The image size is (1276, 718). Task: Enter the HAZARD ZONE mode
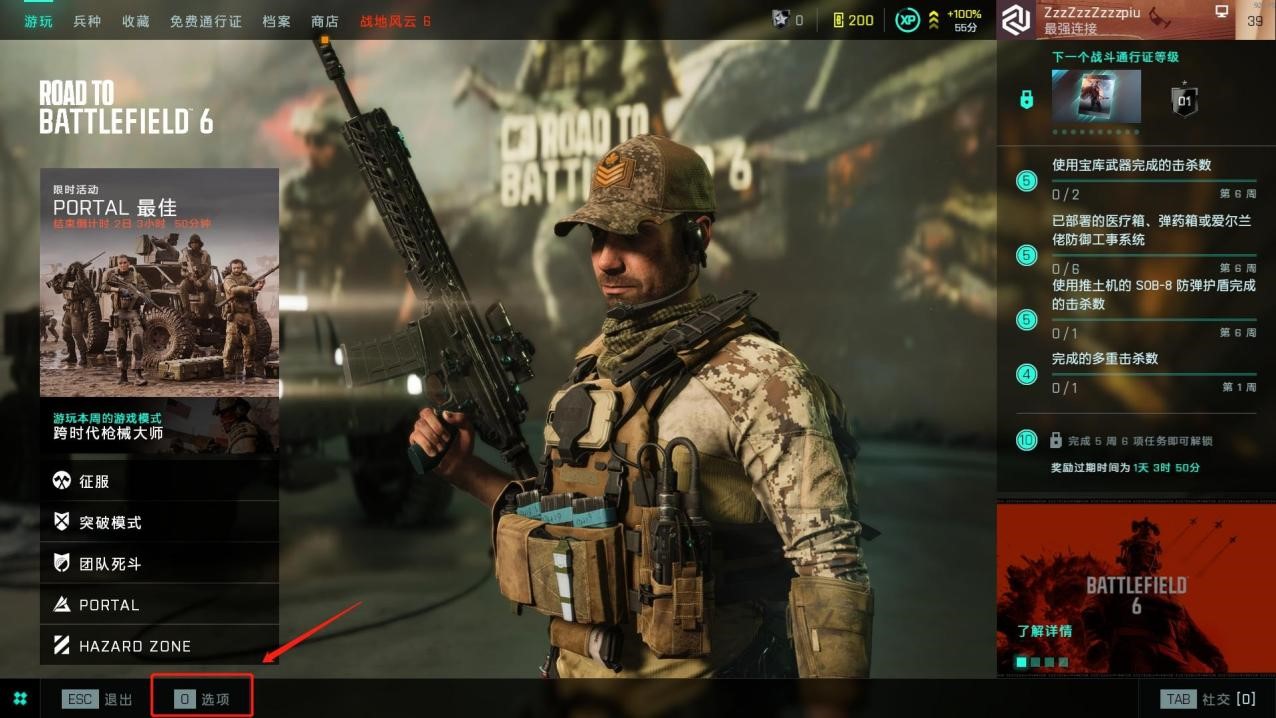(x=159, y=646)
